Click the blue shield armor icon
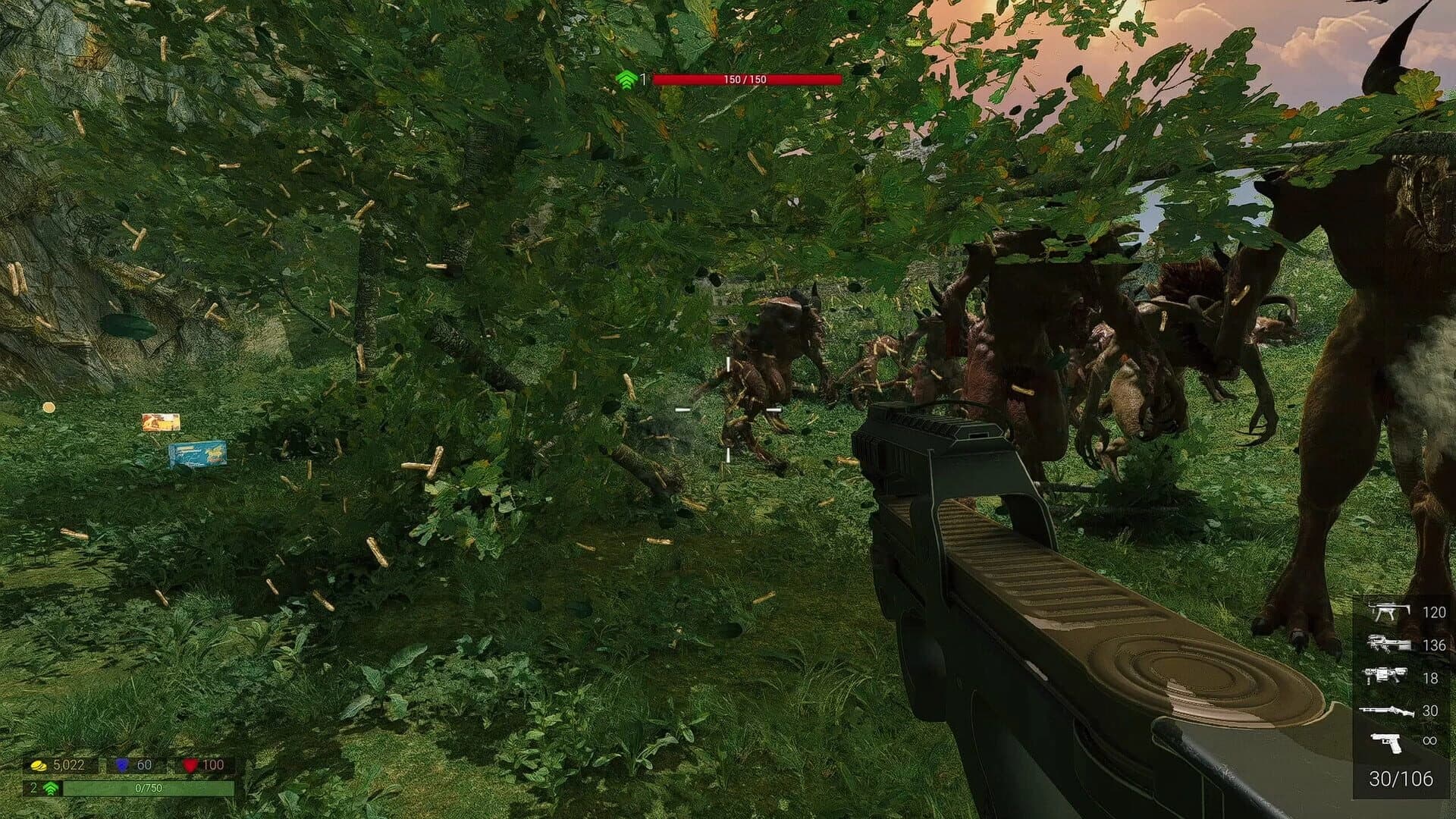 coord(124,767)
